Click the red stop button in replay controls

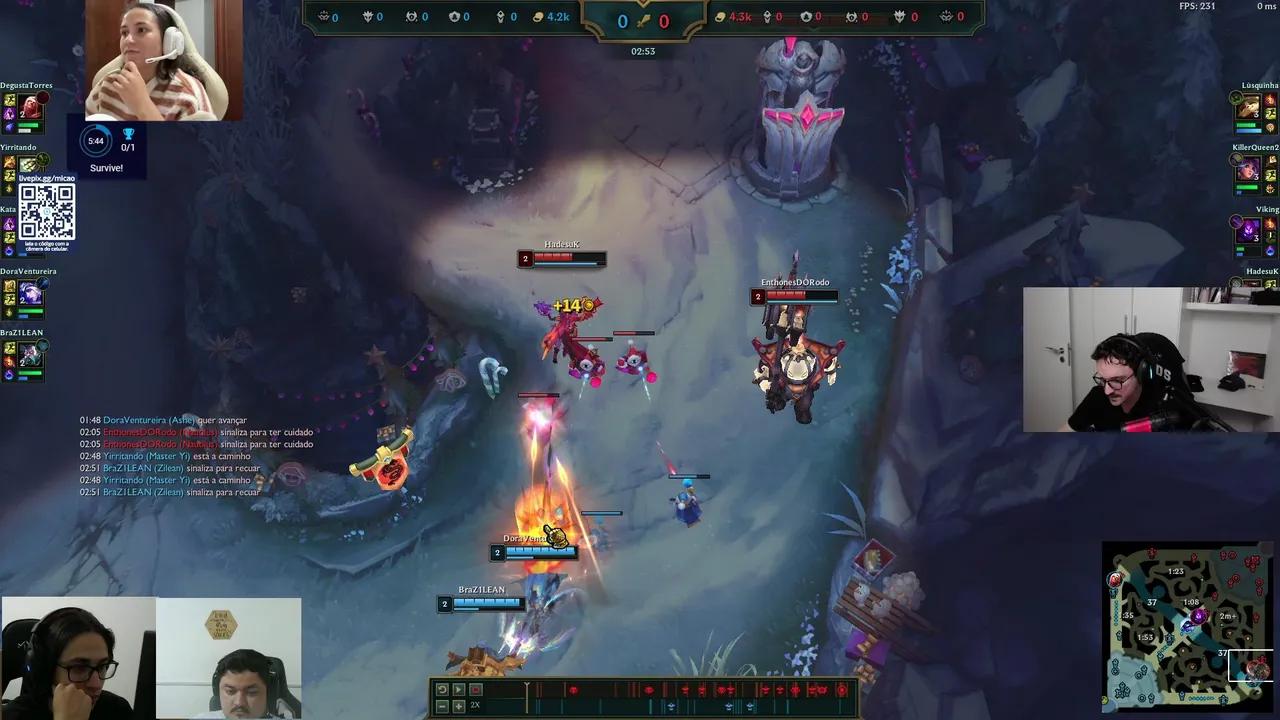click(476, 689)
